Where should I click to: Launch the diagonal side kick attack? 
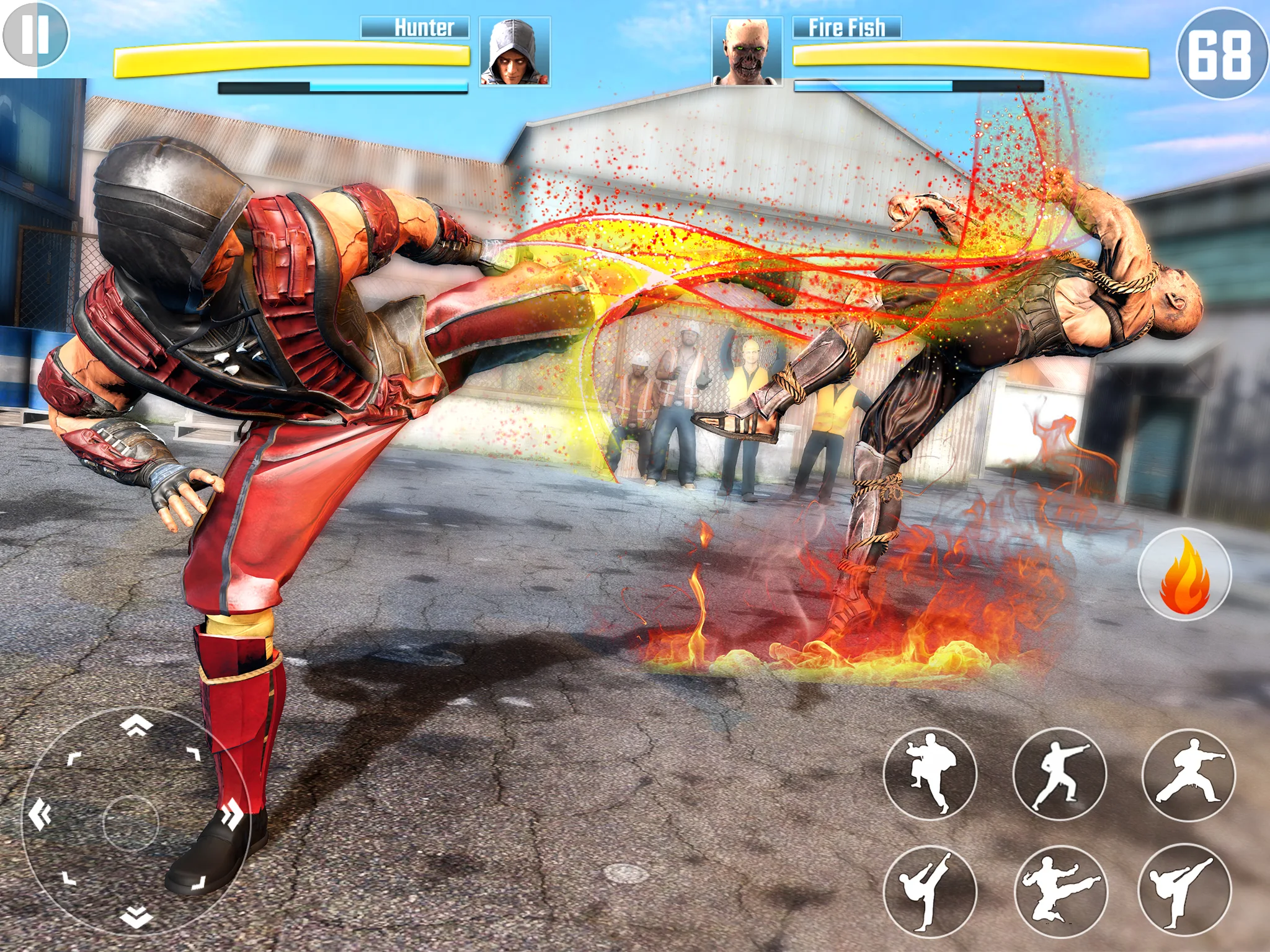tap(1184, 890)
